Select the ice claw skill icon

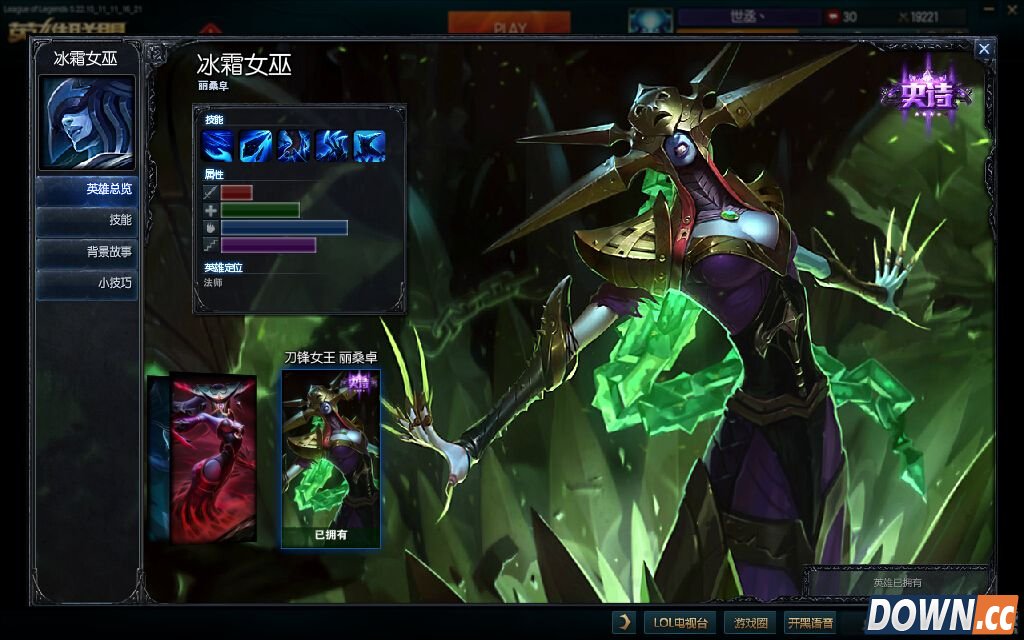pyautogui.click(x=331, y=146)
